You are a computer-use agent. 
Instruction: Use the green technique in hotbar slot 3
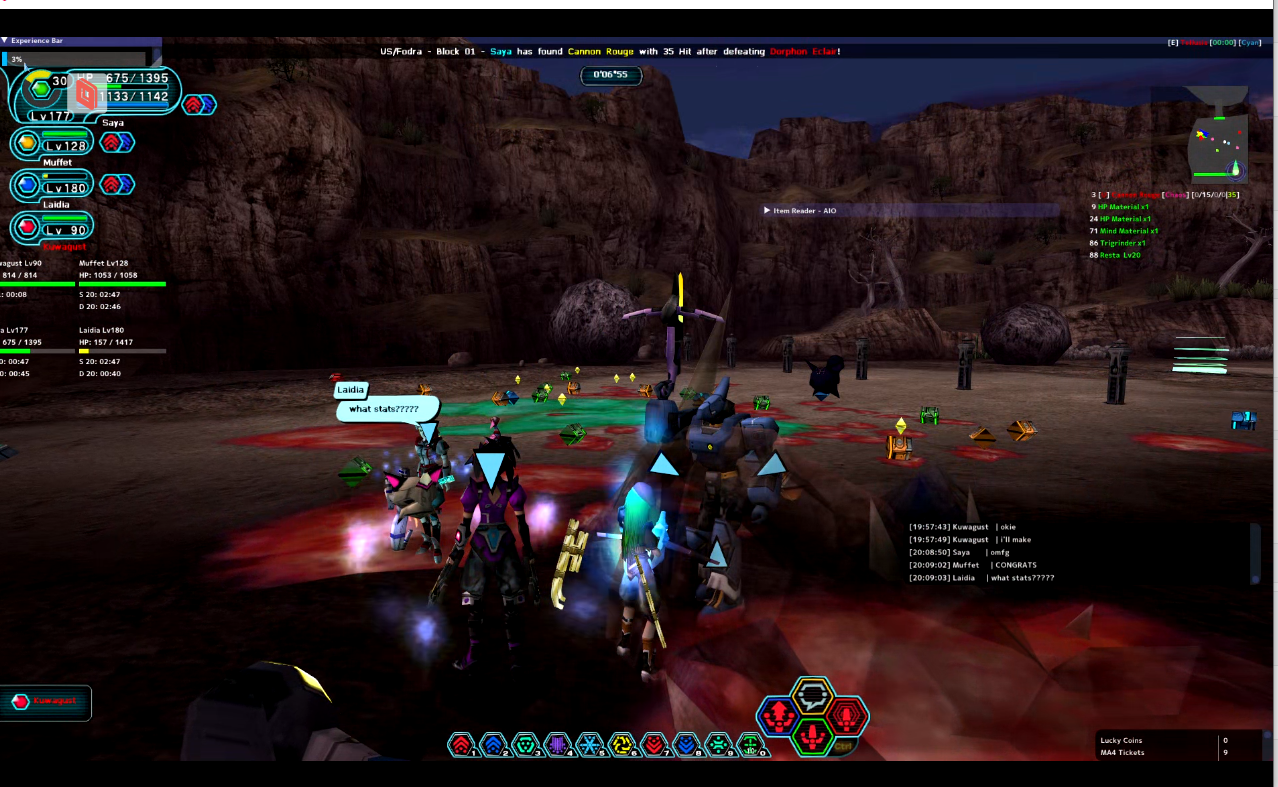tap(525, 744)
